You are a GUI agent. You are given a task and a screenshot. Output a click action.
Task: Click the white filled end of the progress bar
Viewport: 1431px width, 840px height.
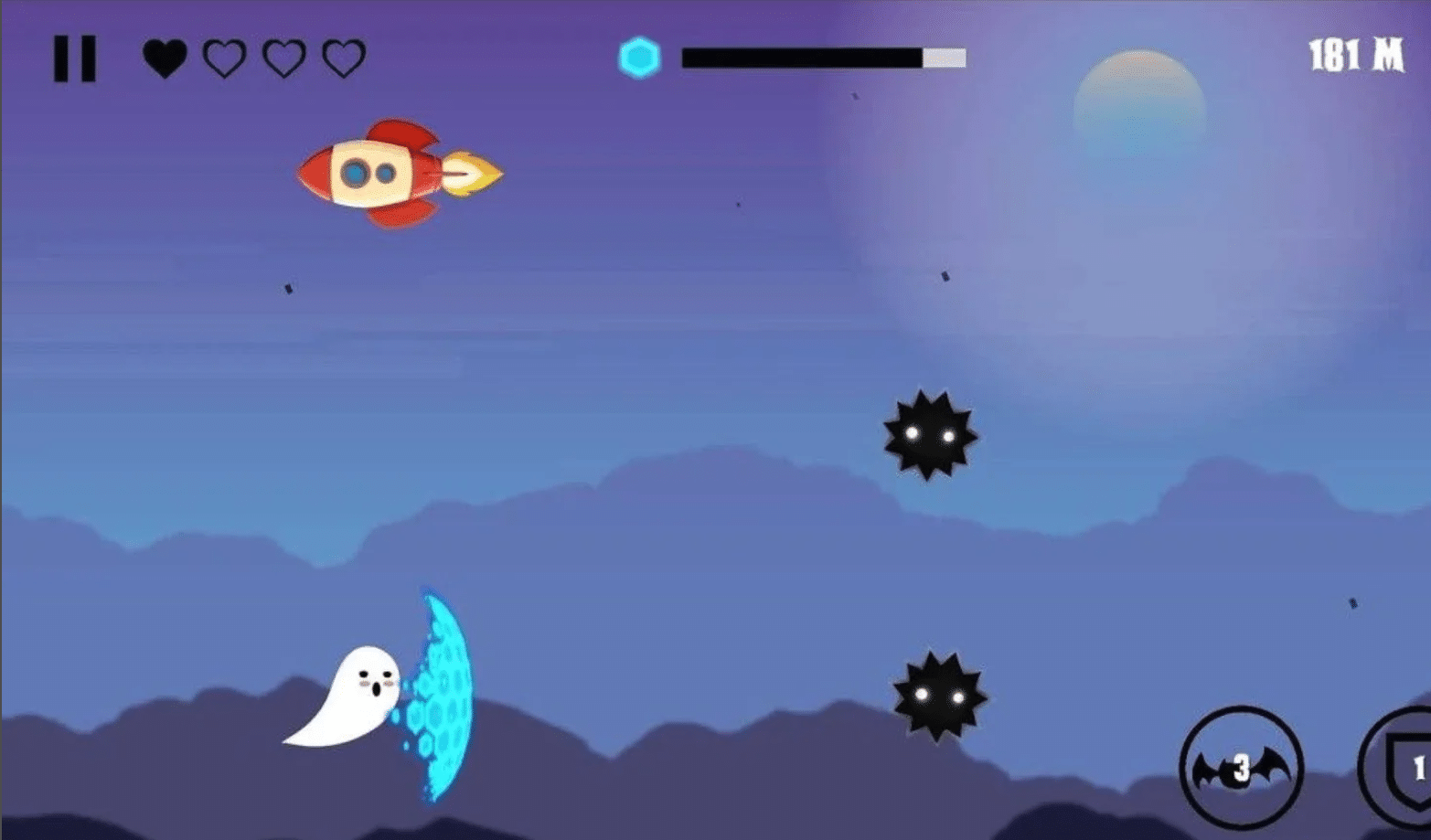pyautogui.click(x=945, y=57)
